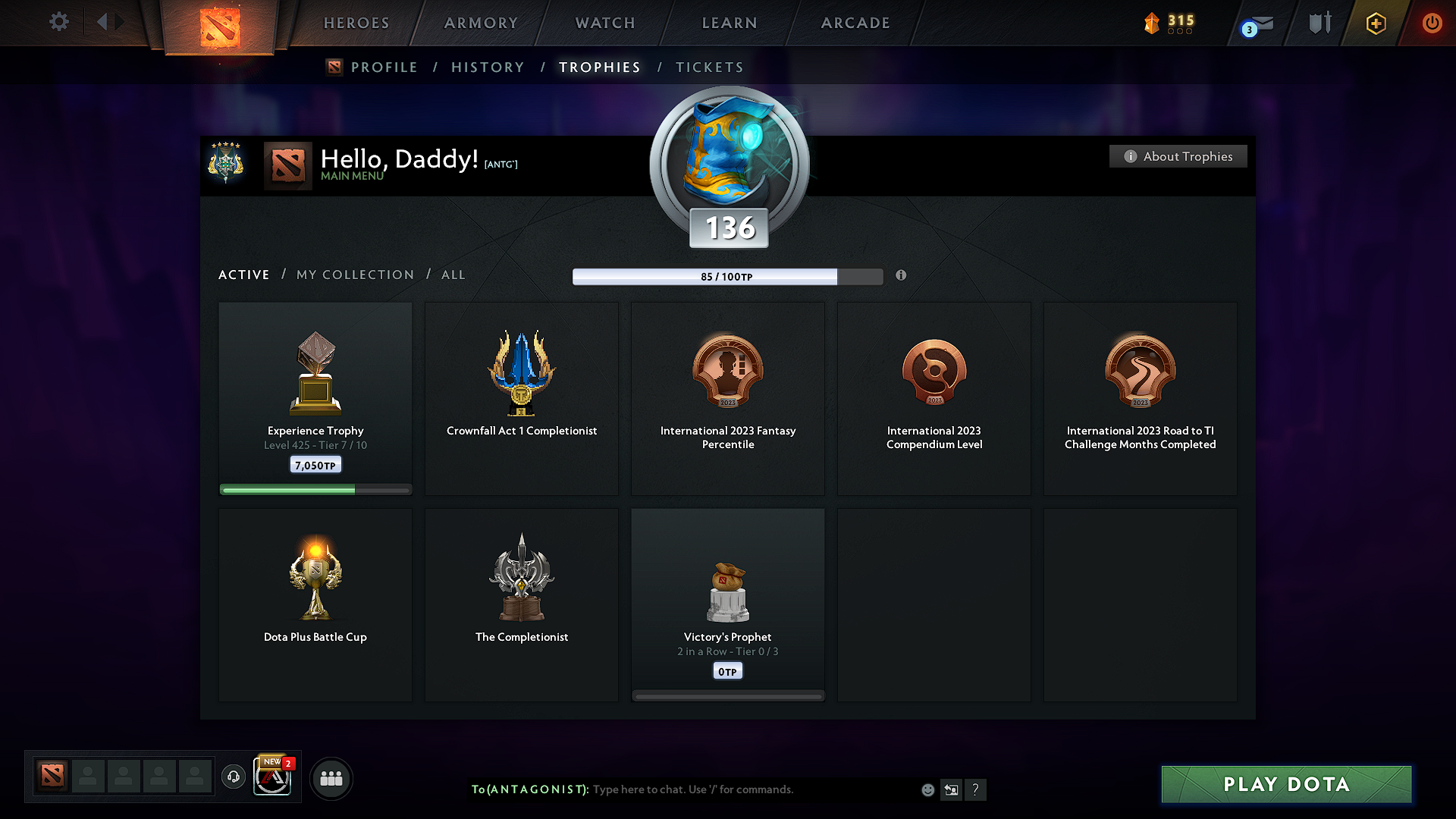Open the LEARN menu
Viewport: 1456px width, 819px height.
pos(728,23)
